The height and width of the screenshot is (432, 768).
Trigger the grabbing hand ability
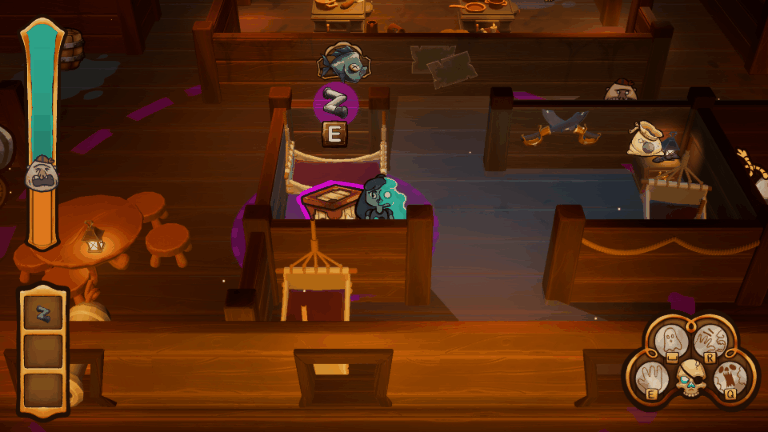(708, 340)
